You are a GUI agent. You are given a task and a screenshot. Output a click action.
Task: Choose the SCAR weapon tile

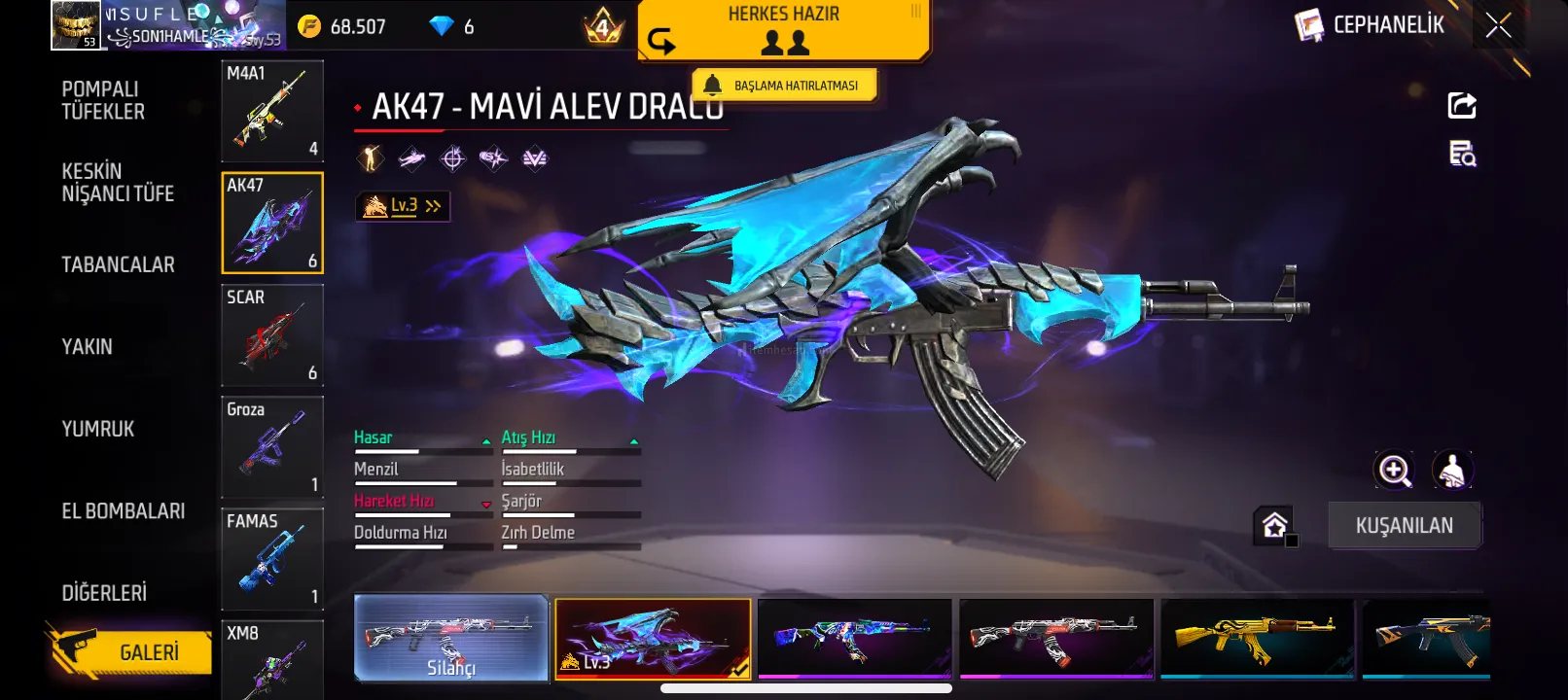tap(272, 335)
